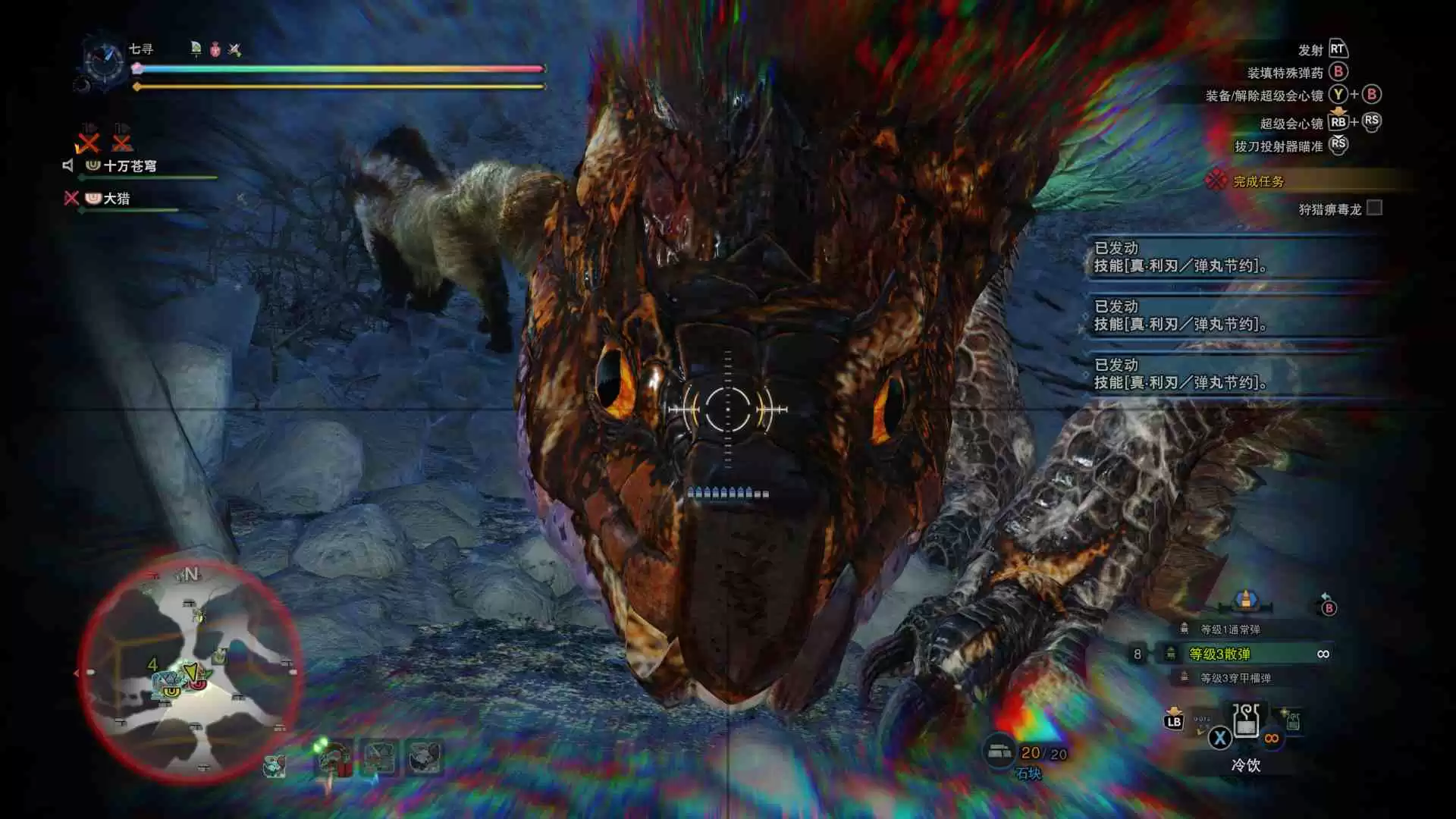Click the crossed swords buff icon

235,50
